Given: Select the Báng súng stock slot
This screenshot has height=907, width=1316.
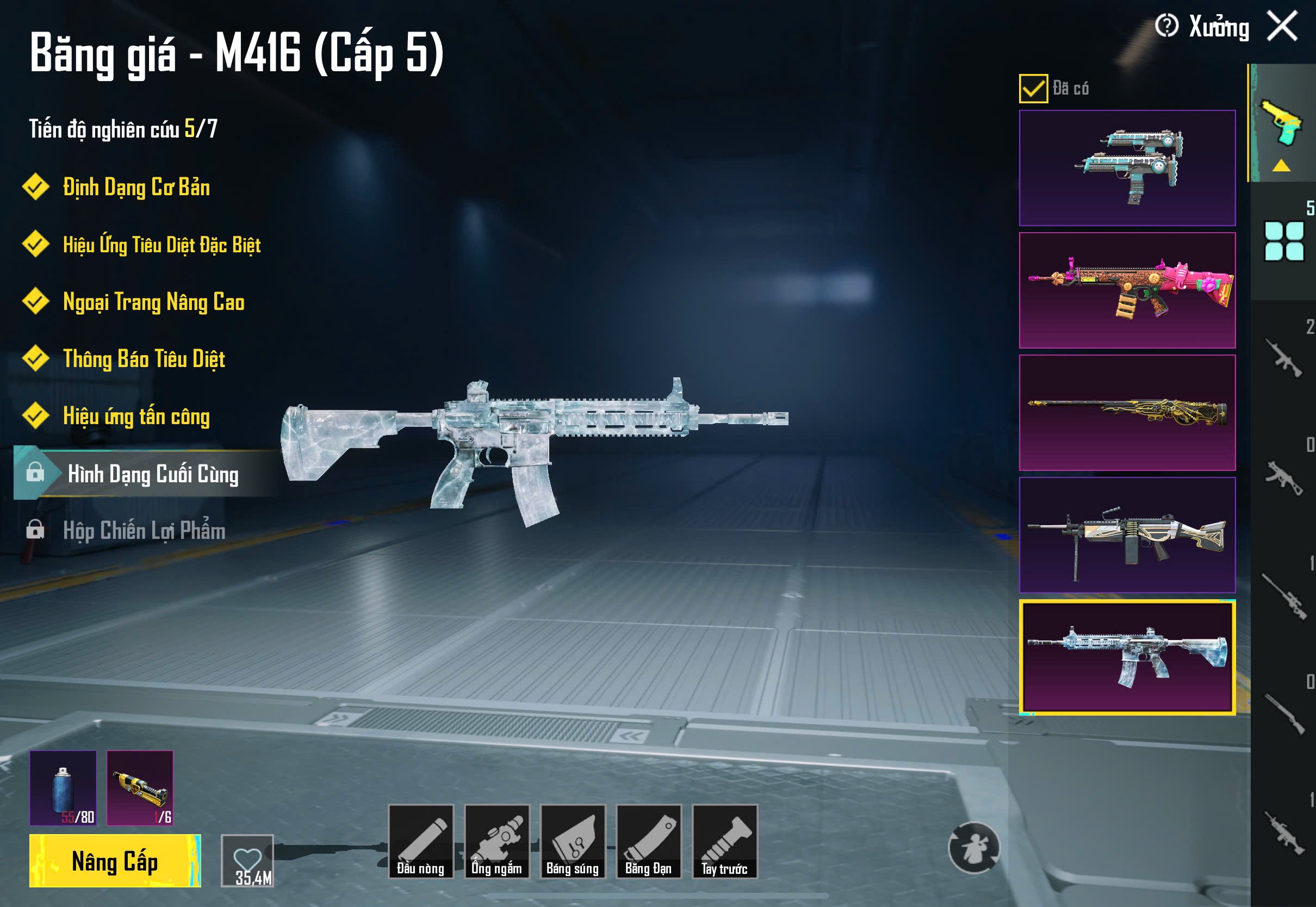Looking at the screenshot, I should pos(573,842).
